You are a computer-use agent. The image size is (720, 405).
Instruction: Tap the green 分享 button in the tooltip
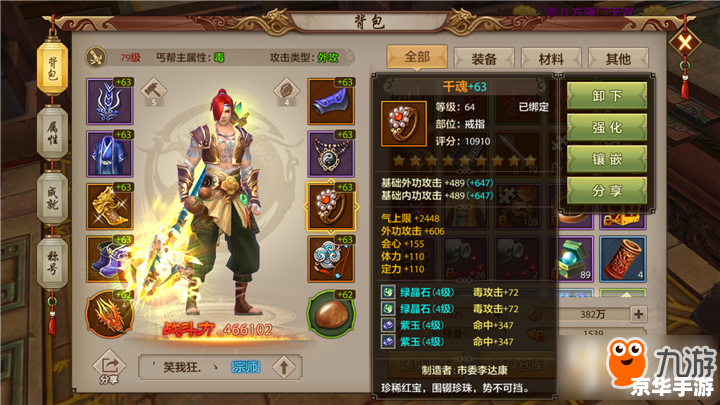point(608,189)
